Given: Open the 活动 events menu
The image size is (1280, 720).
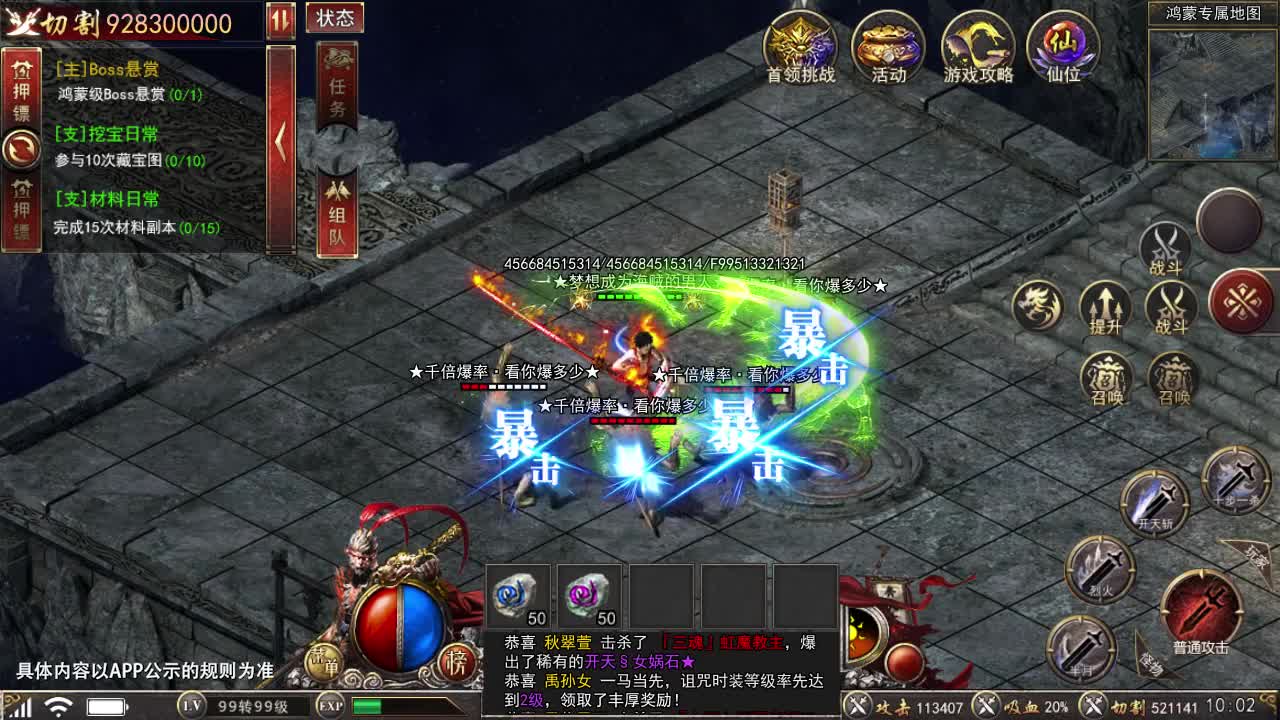Looking at the screenshot, I should [x=888, y=47].
